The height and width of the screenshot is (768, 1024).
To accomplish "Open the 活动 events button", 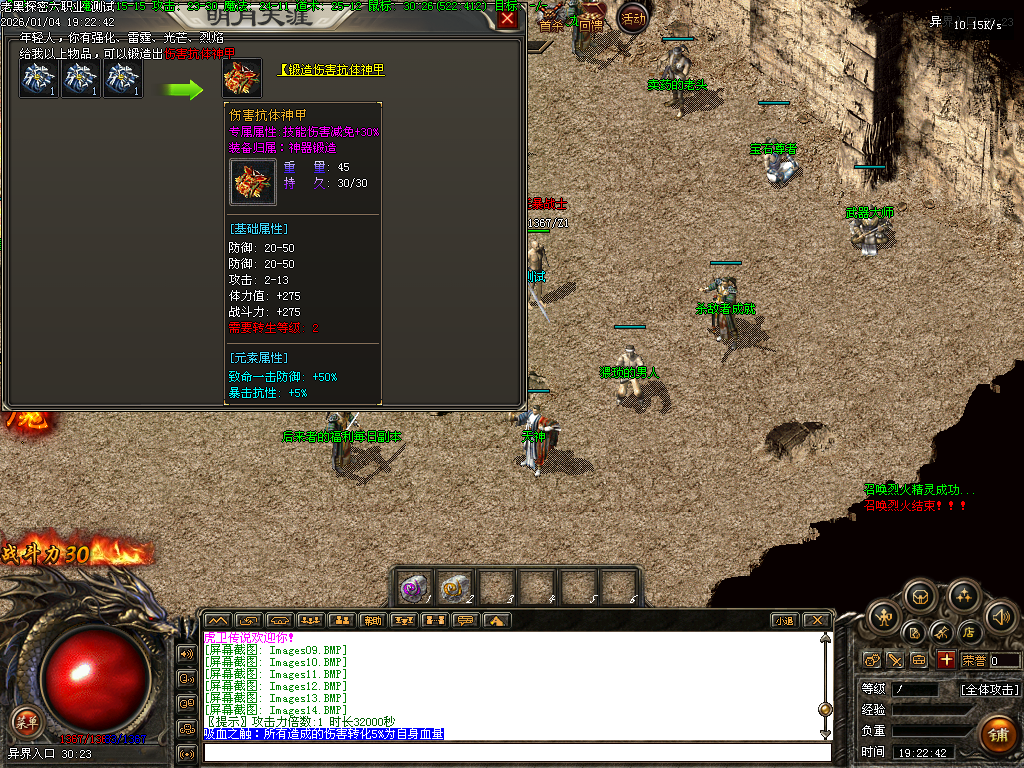I will click(x=633, y=17).
